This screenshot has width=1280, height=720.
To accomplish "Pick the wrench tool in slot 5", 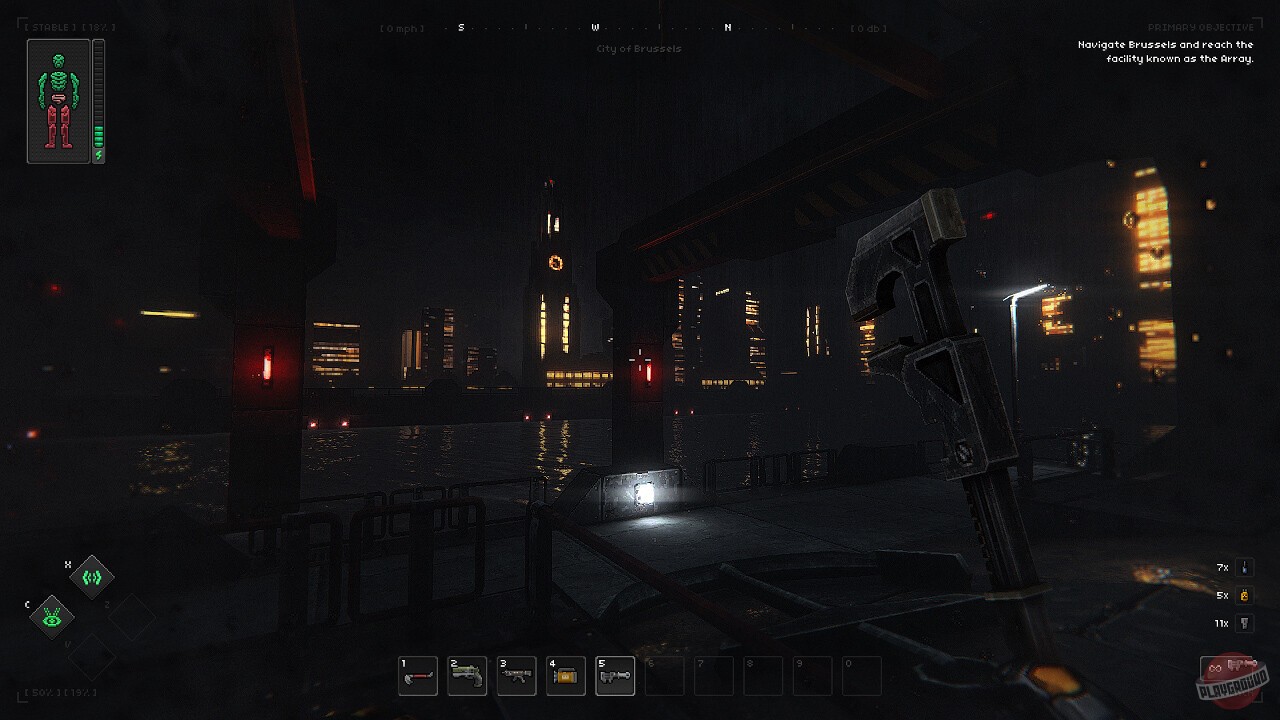I will tap(615, 676).
